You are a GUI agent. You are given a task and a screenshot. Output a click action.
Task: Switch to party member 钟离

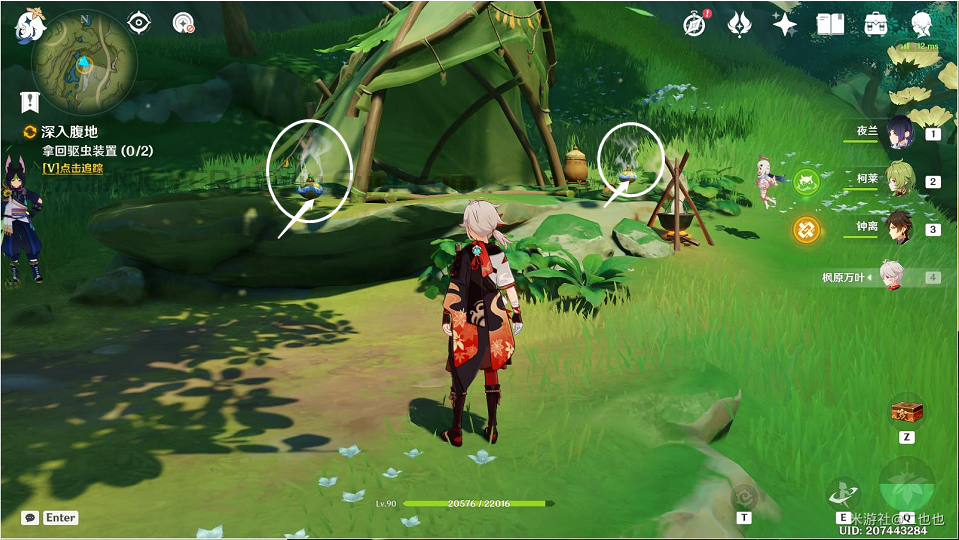pos(899,228)
